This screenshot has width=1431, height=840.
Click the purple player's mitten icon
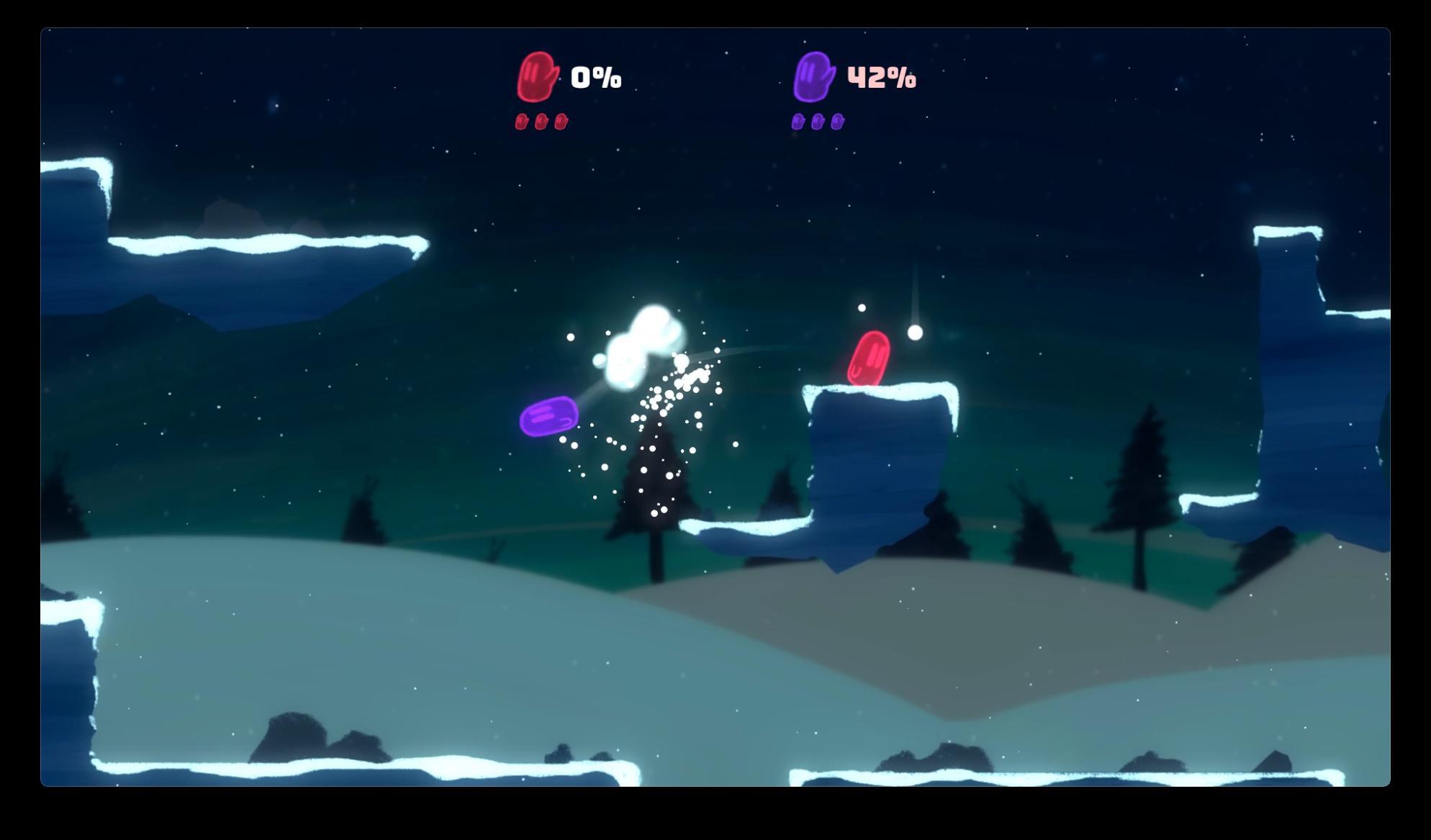[814, 78]
